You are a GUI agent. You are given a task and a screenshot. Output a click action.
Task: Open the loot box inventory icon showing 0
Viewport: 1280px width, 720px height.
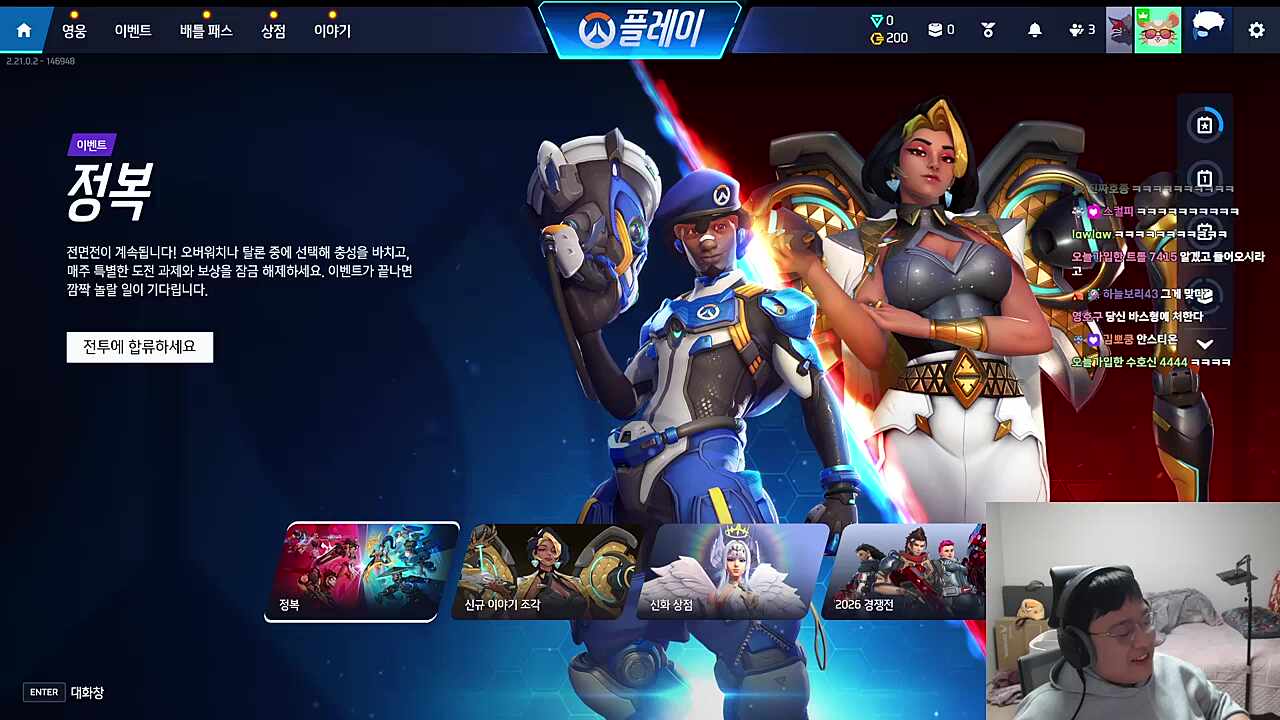[938, 29]
